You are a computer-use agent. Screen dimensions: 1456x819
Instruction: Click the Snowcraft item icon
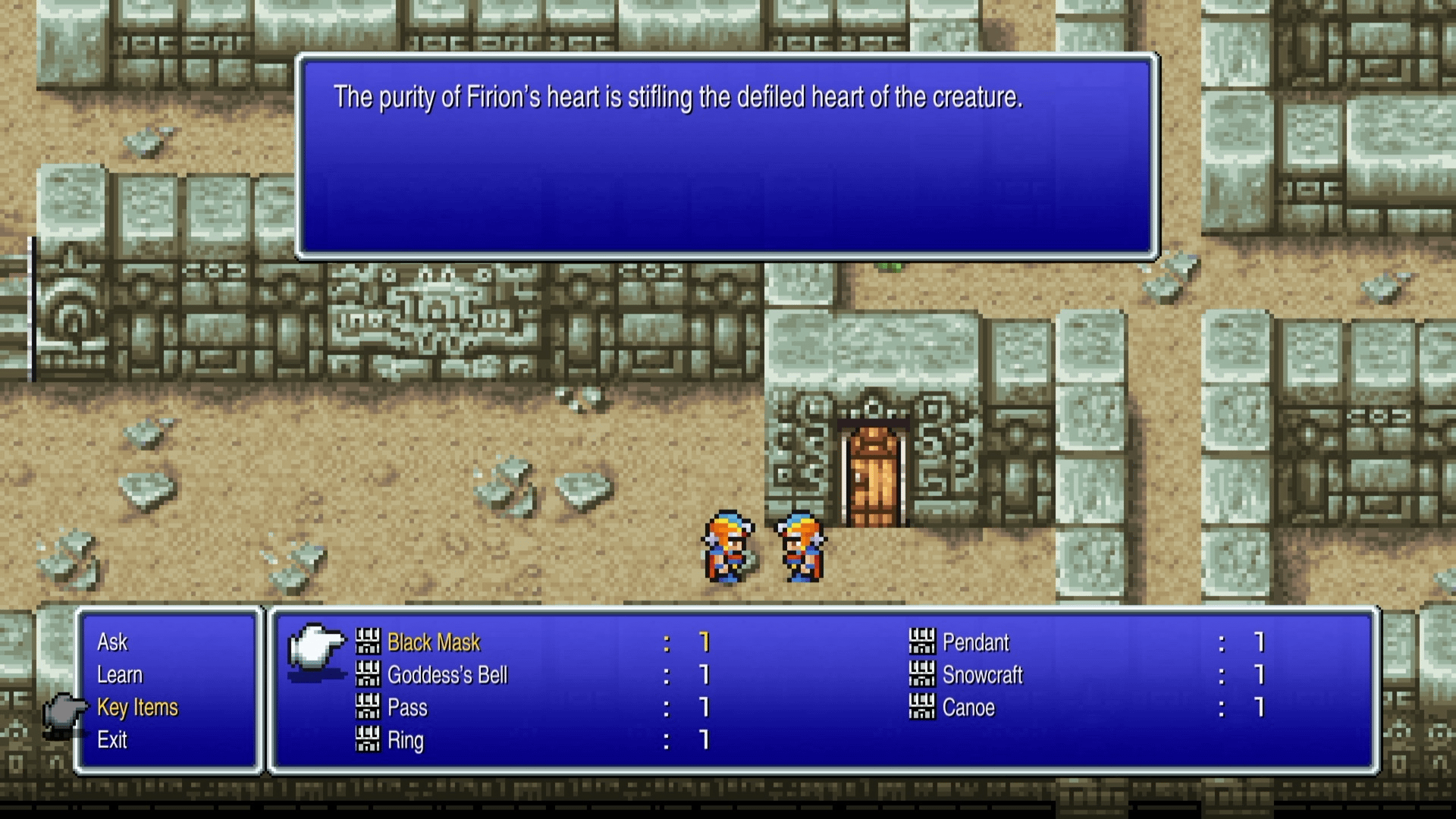pyautogui.click(x=924, y=675)
